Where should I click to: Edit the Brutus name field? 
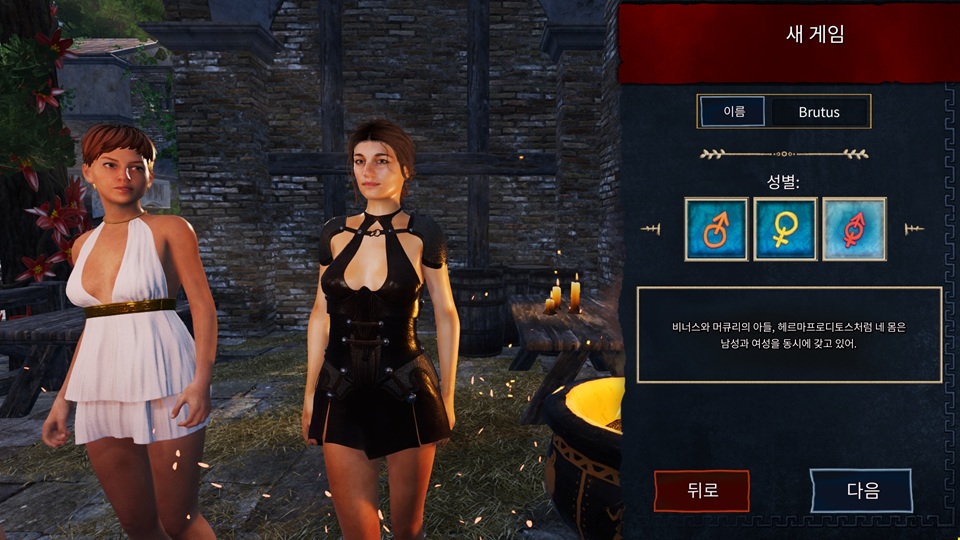click(819, 112)
